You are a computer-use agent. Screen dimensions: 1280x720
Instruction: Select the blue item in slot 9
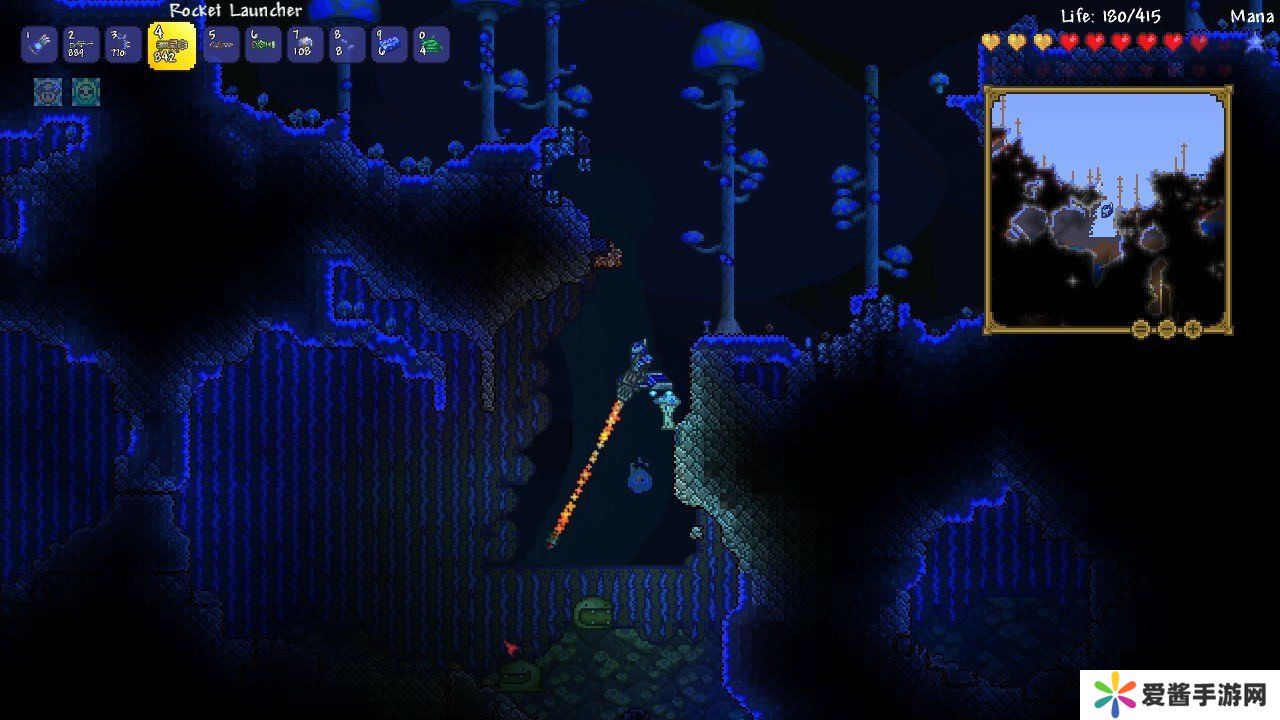(390, 44)
